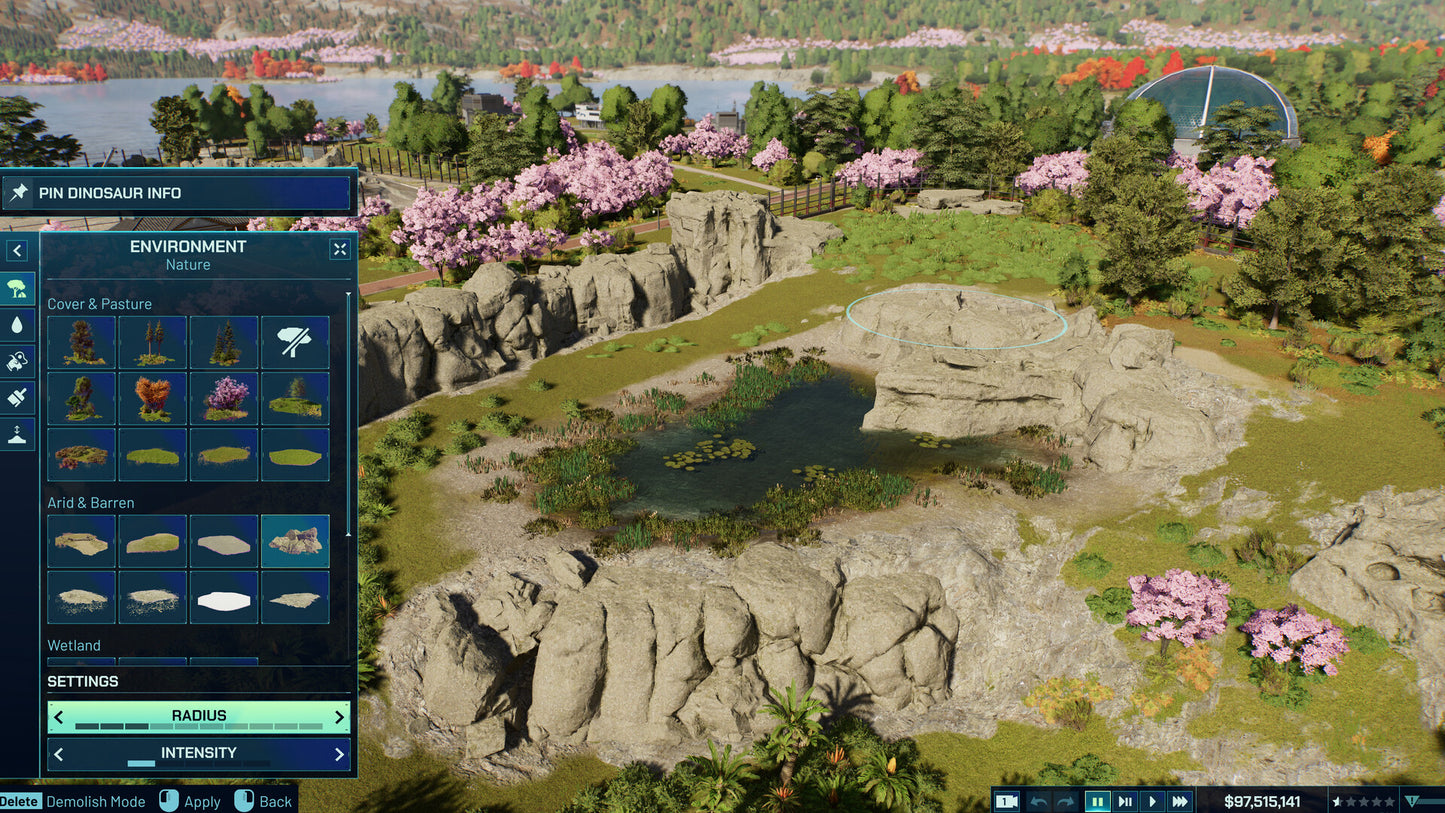Activate fast-forward speed

(x=1180, y=801)
